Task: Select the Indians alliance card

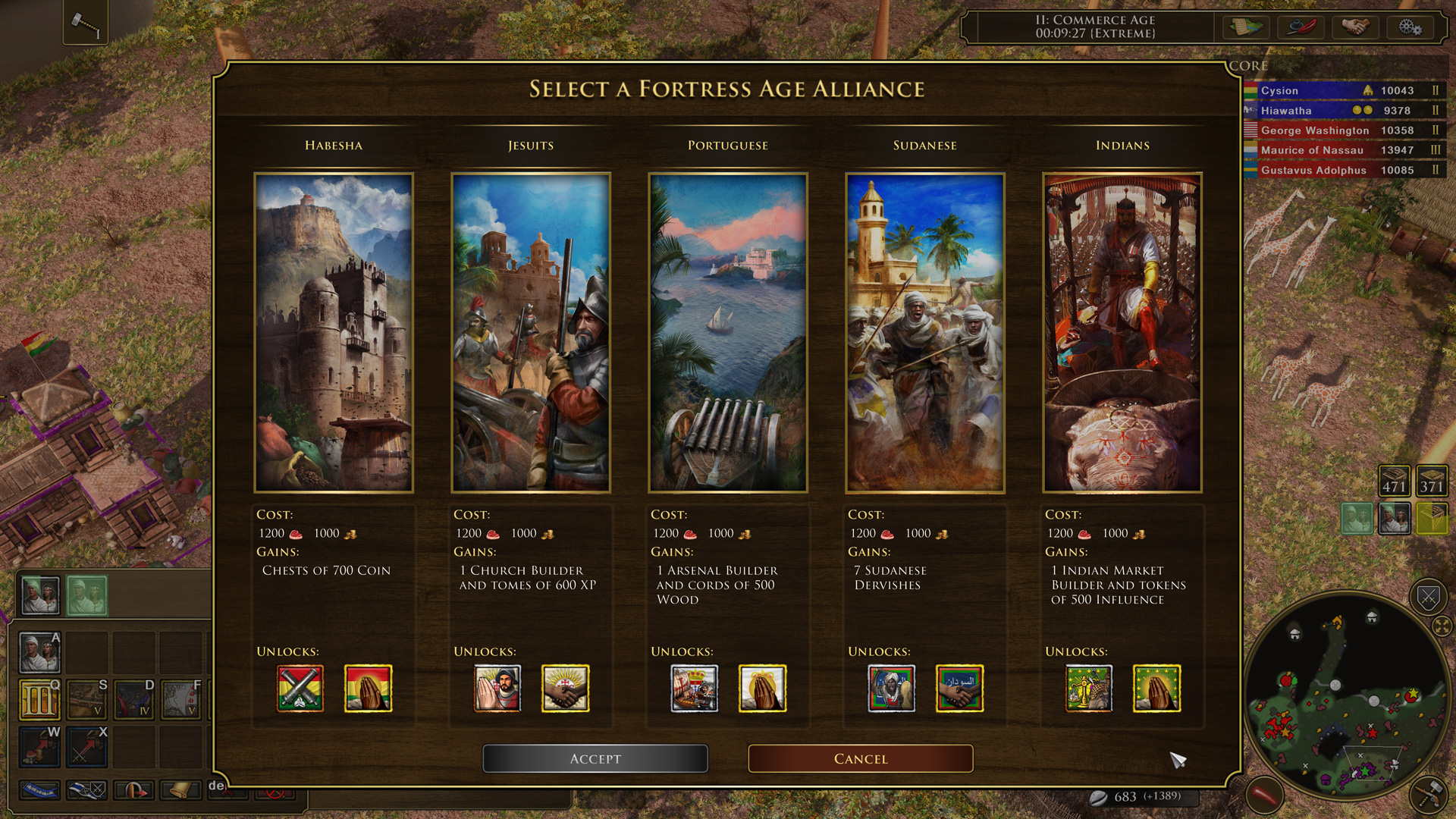Action: 1122,333
